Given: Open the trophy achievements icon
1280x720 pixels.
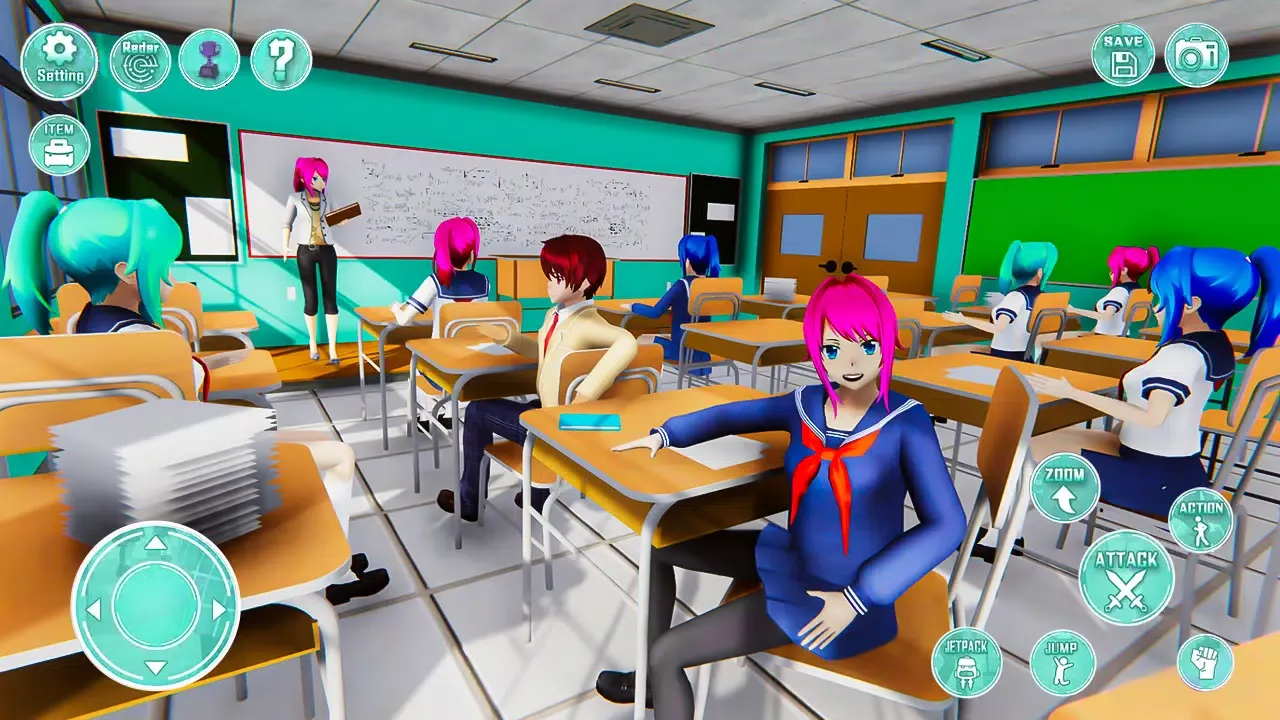Looking at the screenshot, I should [x=209, y=60].
